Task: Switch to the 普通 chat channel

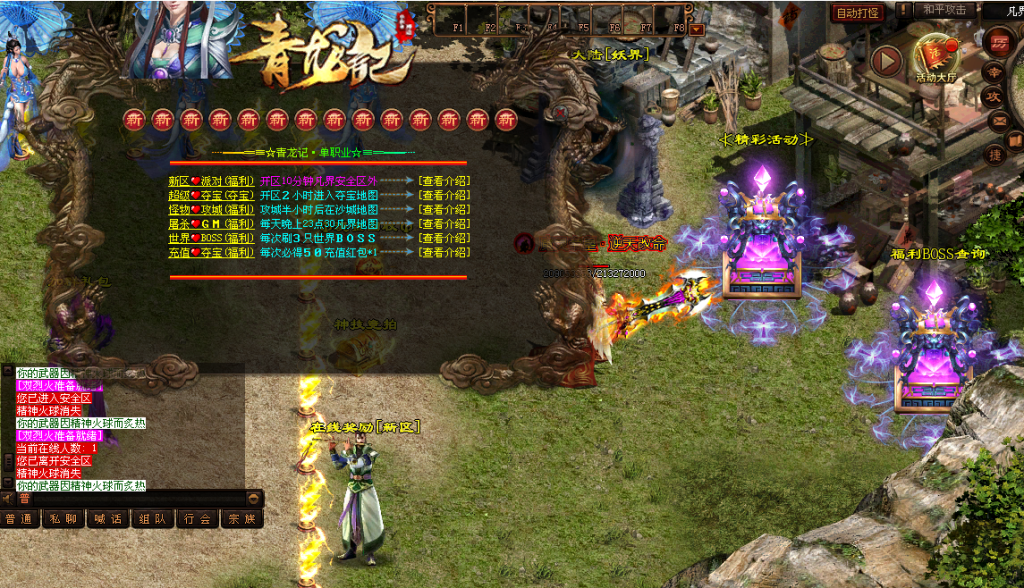Action: click(x=19, y=519)
